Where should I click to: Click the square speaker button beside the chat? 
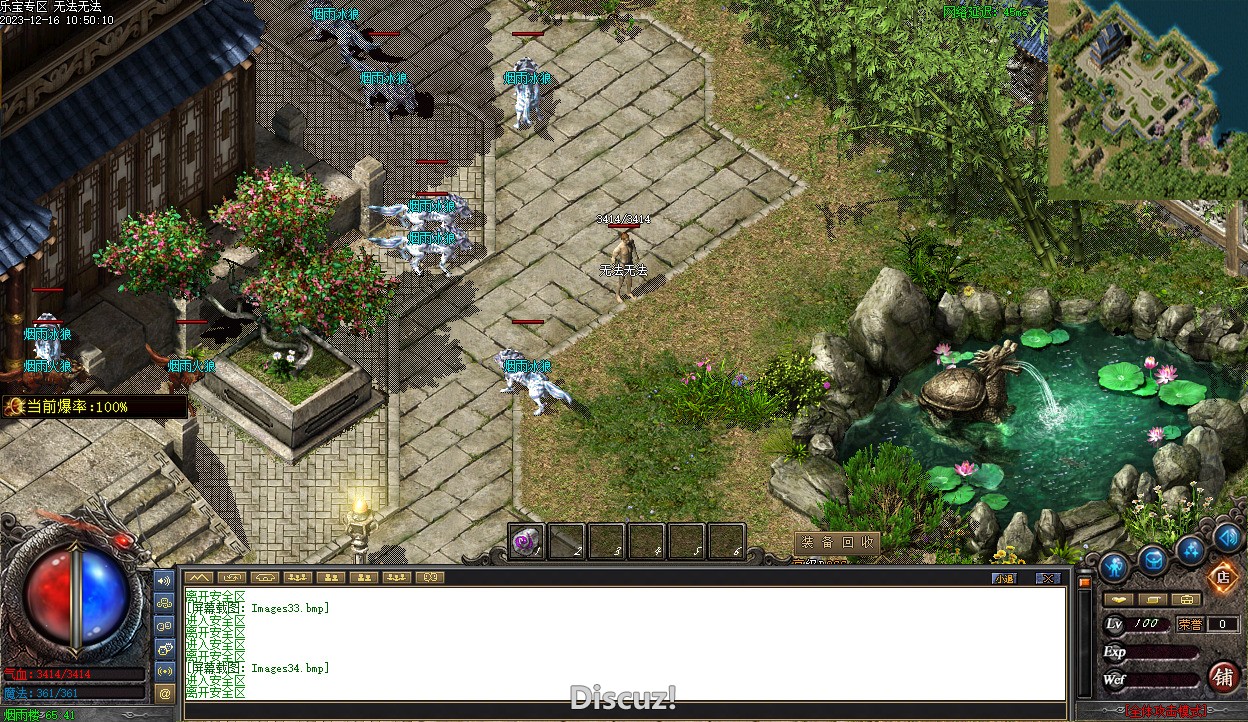click(165, 579)
